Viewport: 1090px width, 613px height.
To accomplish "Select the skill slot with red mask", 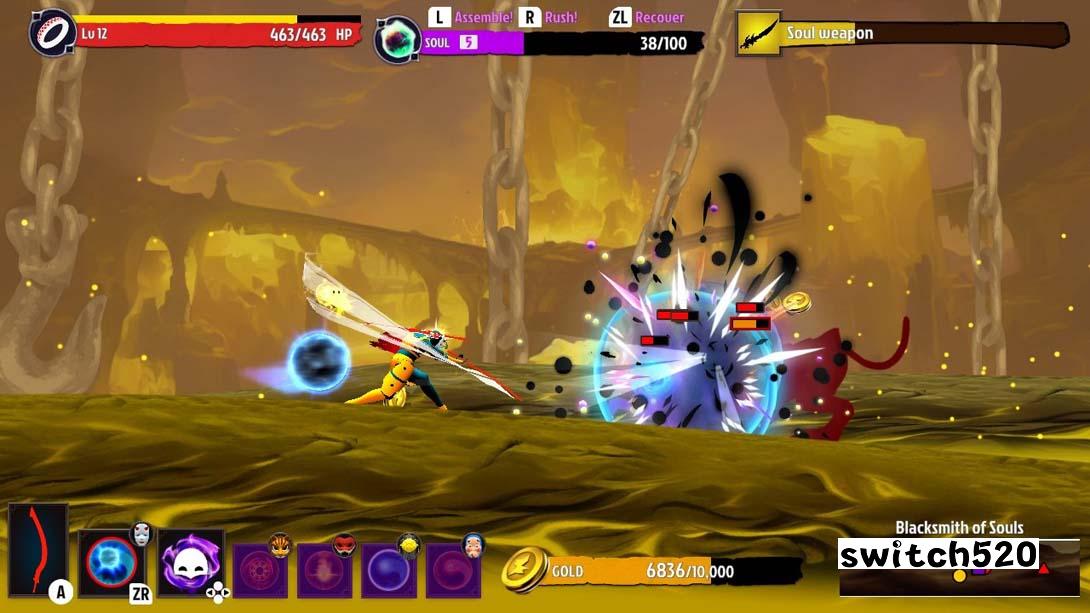I will pyautogui.click(x=324, y=570).
